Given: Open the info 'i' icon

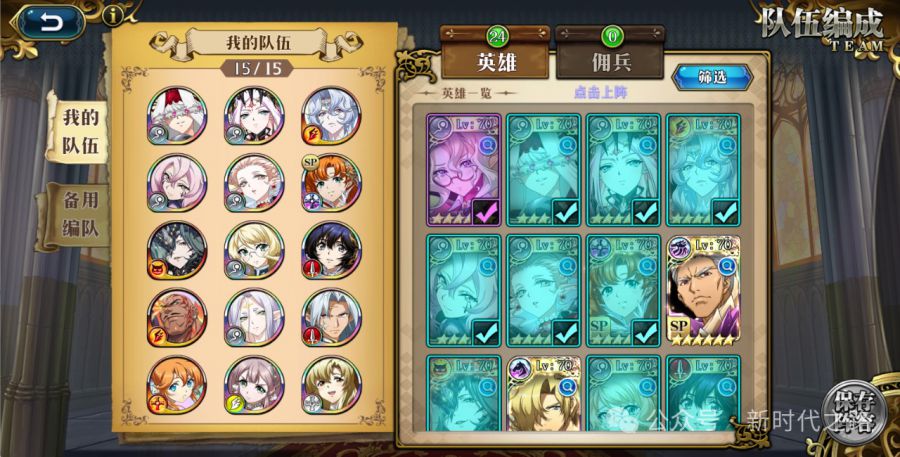Looking at the screenshot, I should (x=116, y=14).
